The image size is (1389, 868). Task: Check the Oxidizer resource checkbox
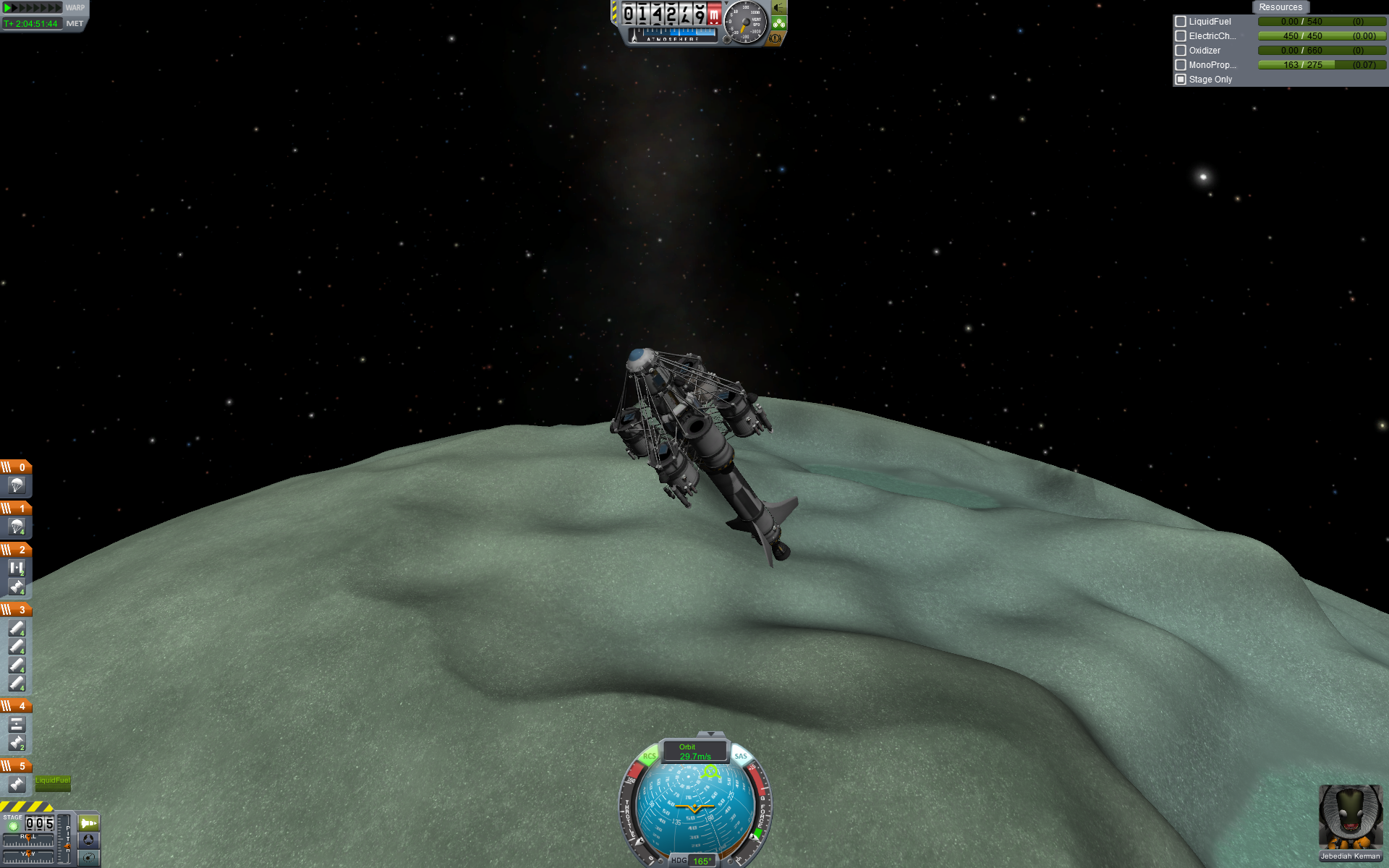1181,51
